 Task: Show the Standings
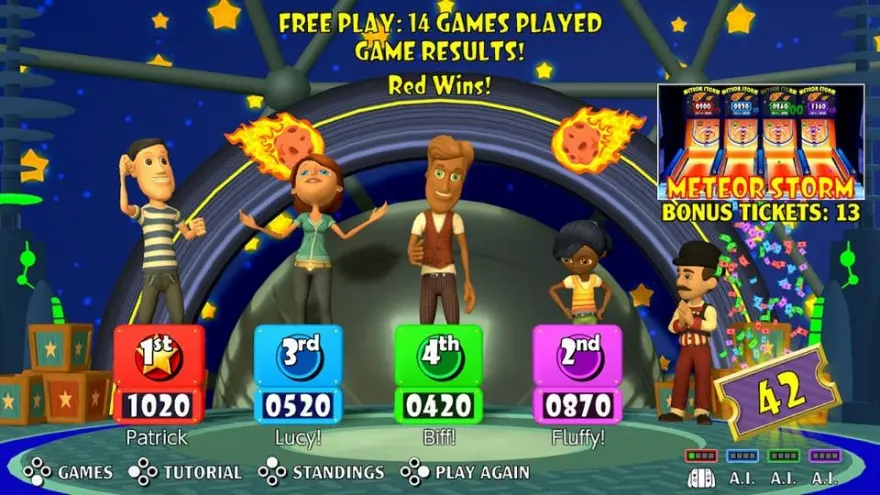(x=322, y=472)
